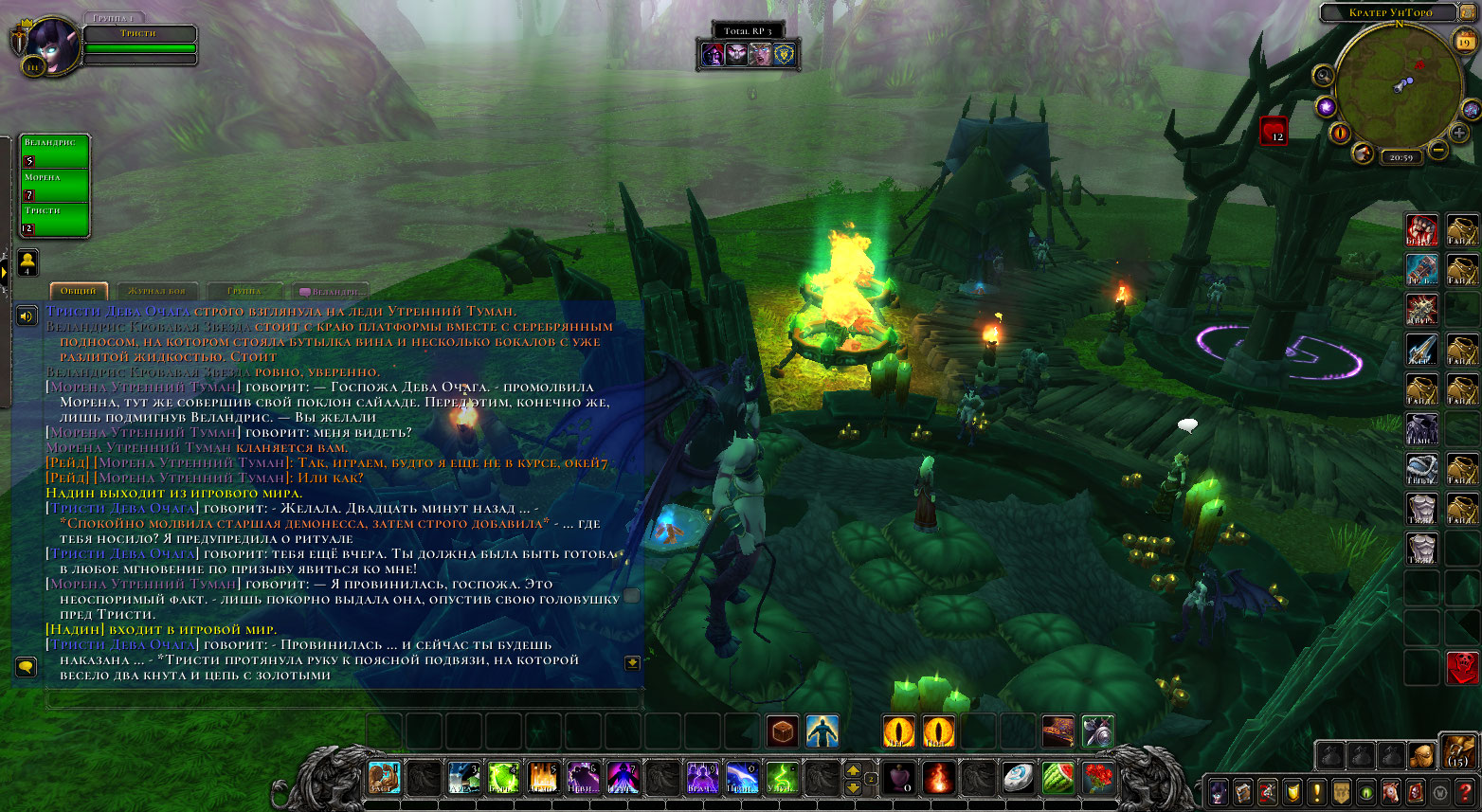Activate the fire ability on action bar
Viewport: 1482px width, 812px height.
tap(939, 779)
